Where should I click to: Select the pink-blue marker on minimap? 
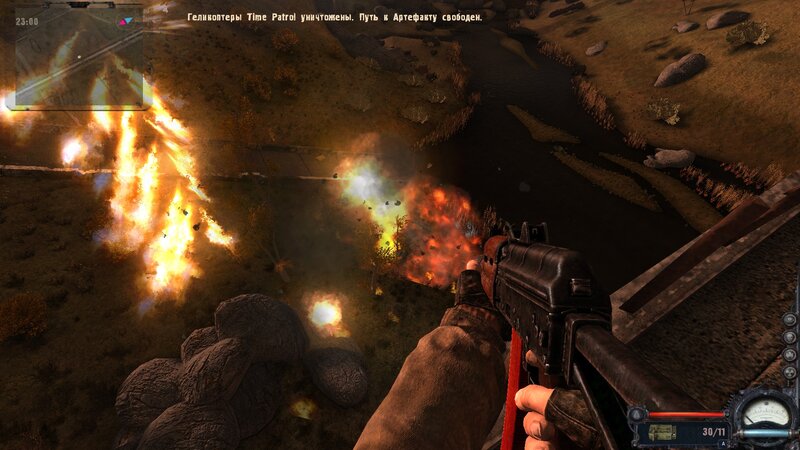(x=124, y=20)
